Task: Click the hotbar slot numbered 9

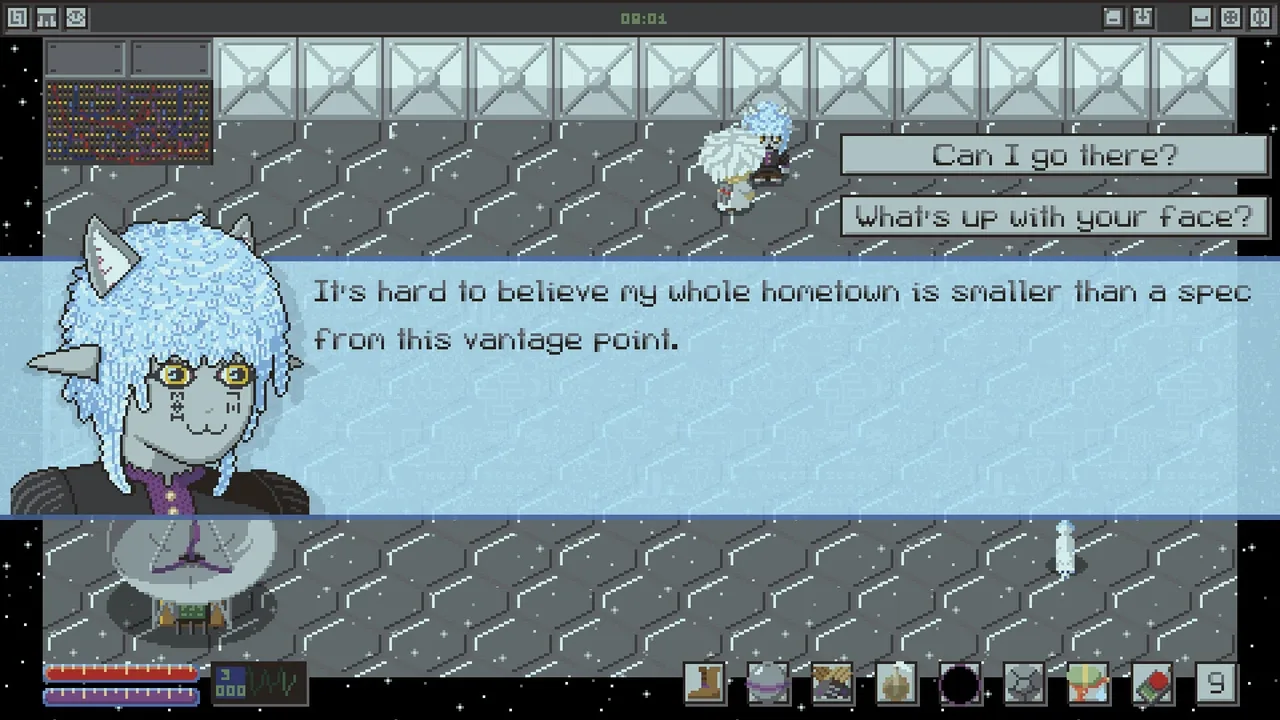Action: tap(1216, 684)
